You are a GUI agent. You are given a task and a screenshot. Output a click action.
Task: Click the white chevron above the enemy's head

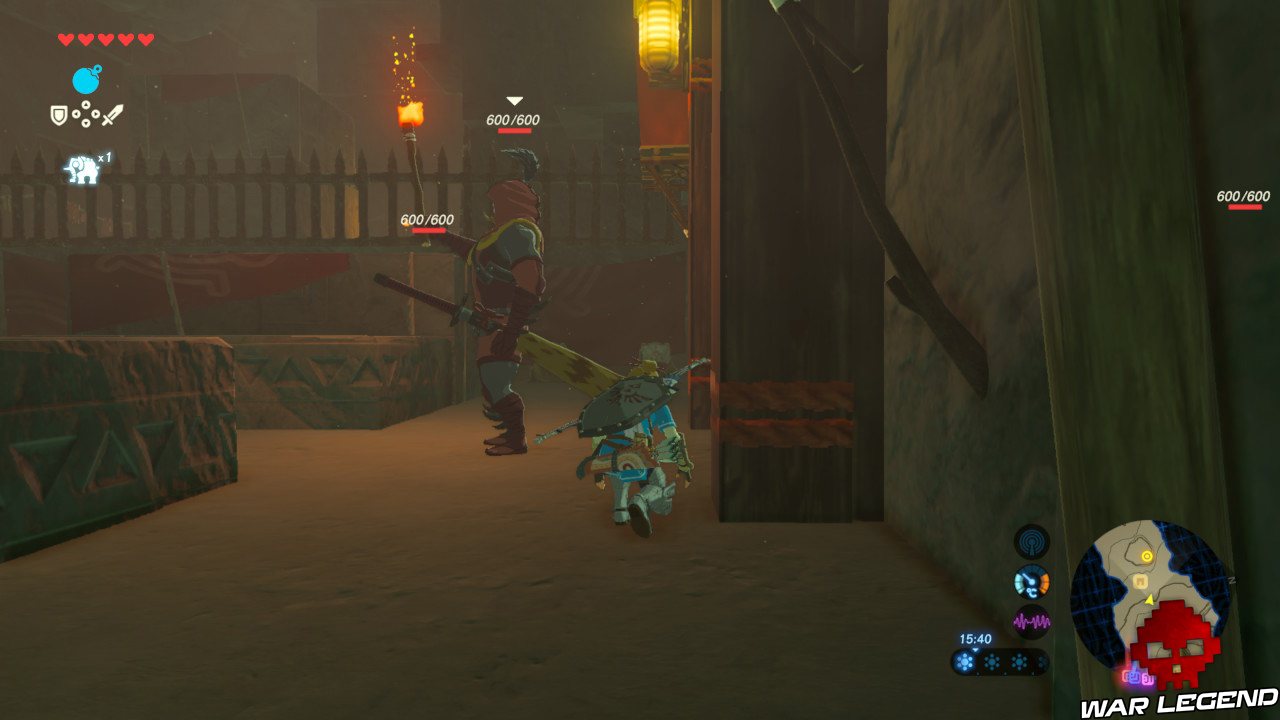point(513,101)
